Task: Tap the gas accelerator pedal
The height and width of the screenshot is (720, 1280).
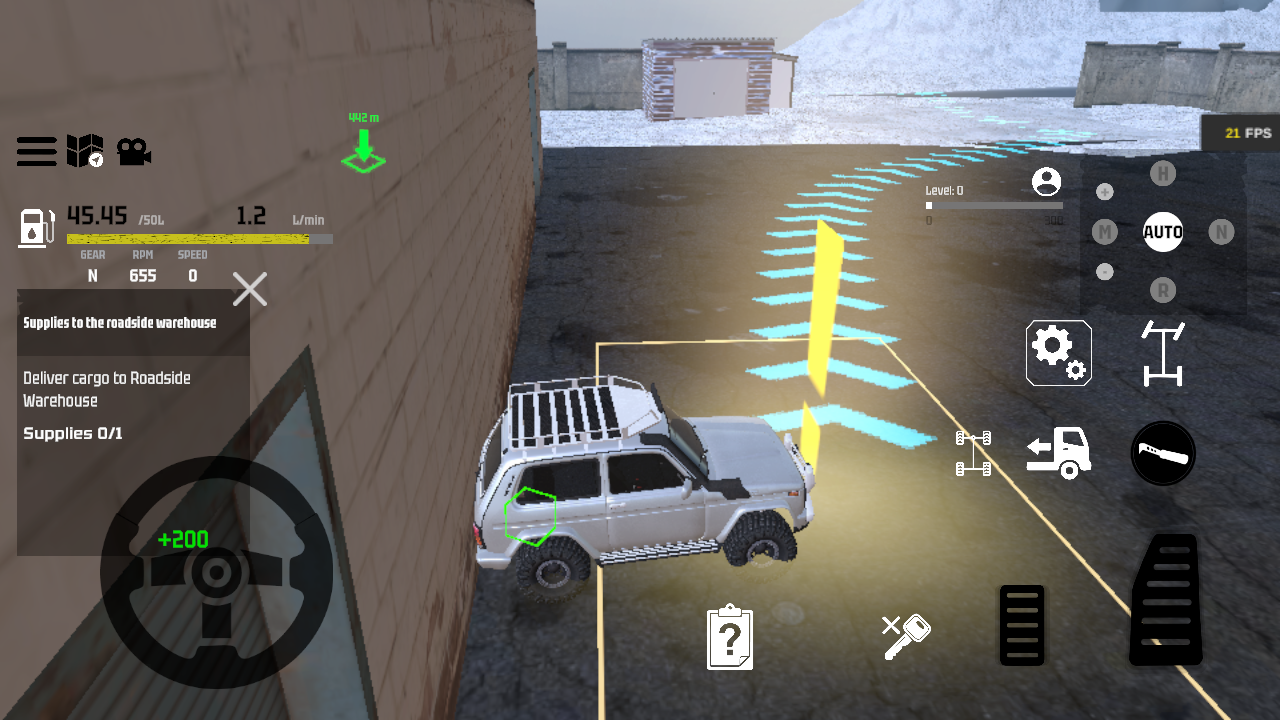Action: (x=1166, y=600)
